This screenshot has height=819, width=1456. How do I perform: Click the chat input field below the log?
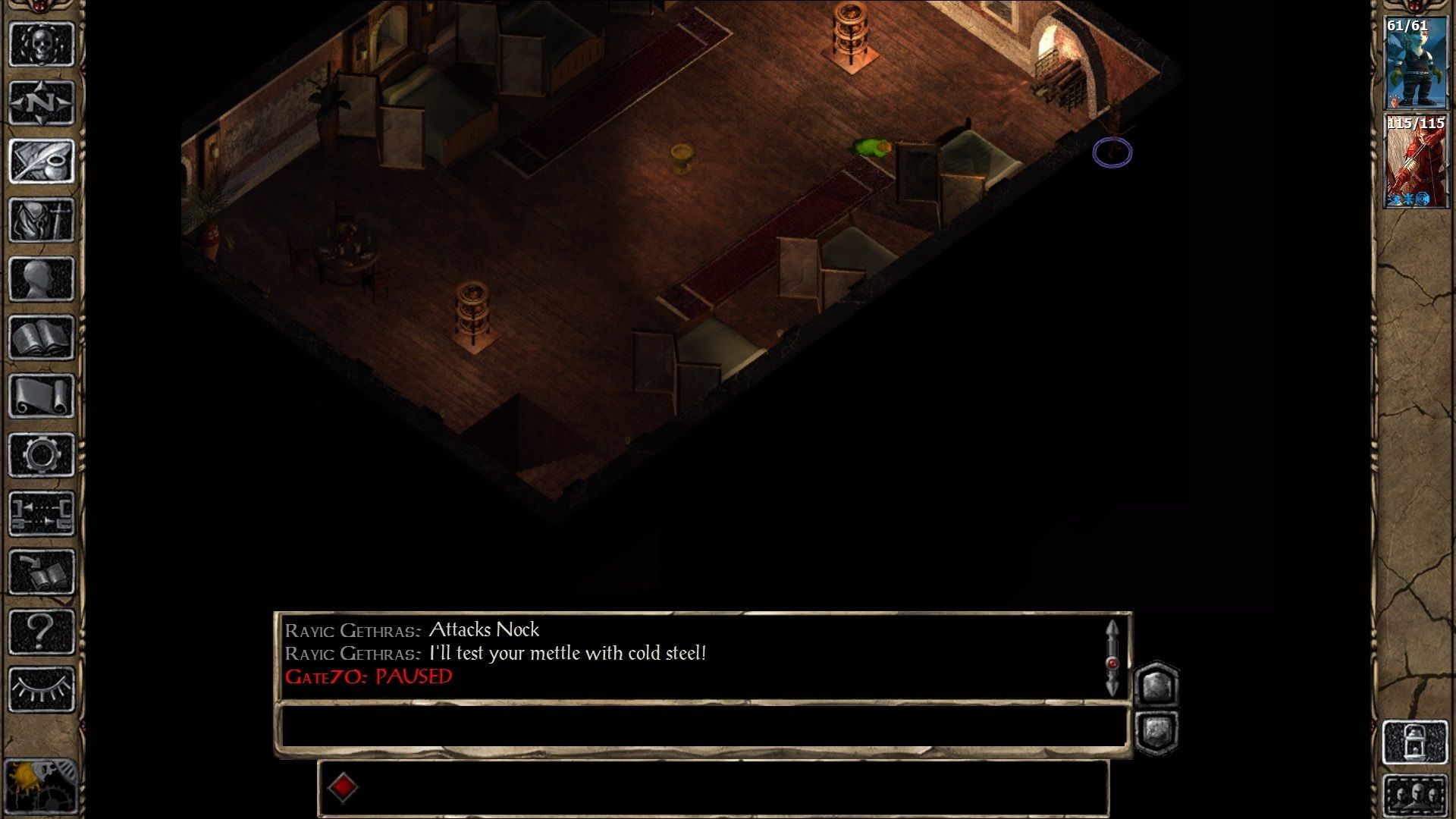(701, 729)
